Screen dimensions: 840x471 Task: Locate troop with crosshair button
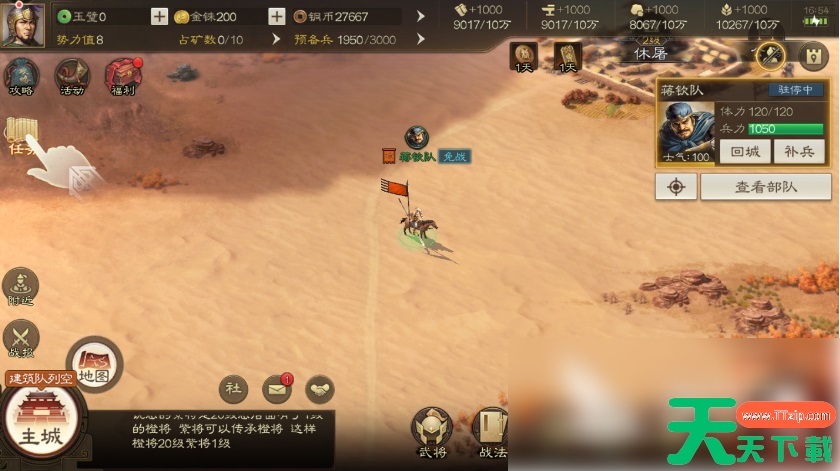[x=676, y=186]
